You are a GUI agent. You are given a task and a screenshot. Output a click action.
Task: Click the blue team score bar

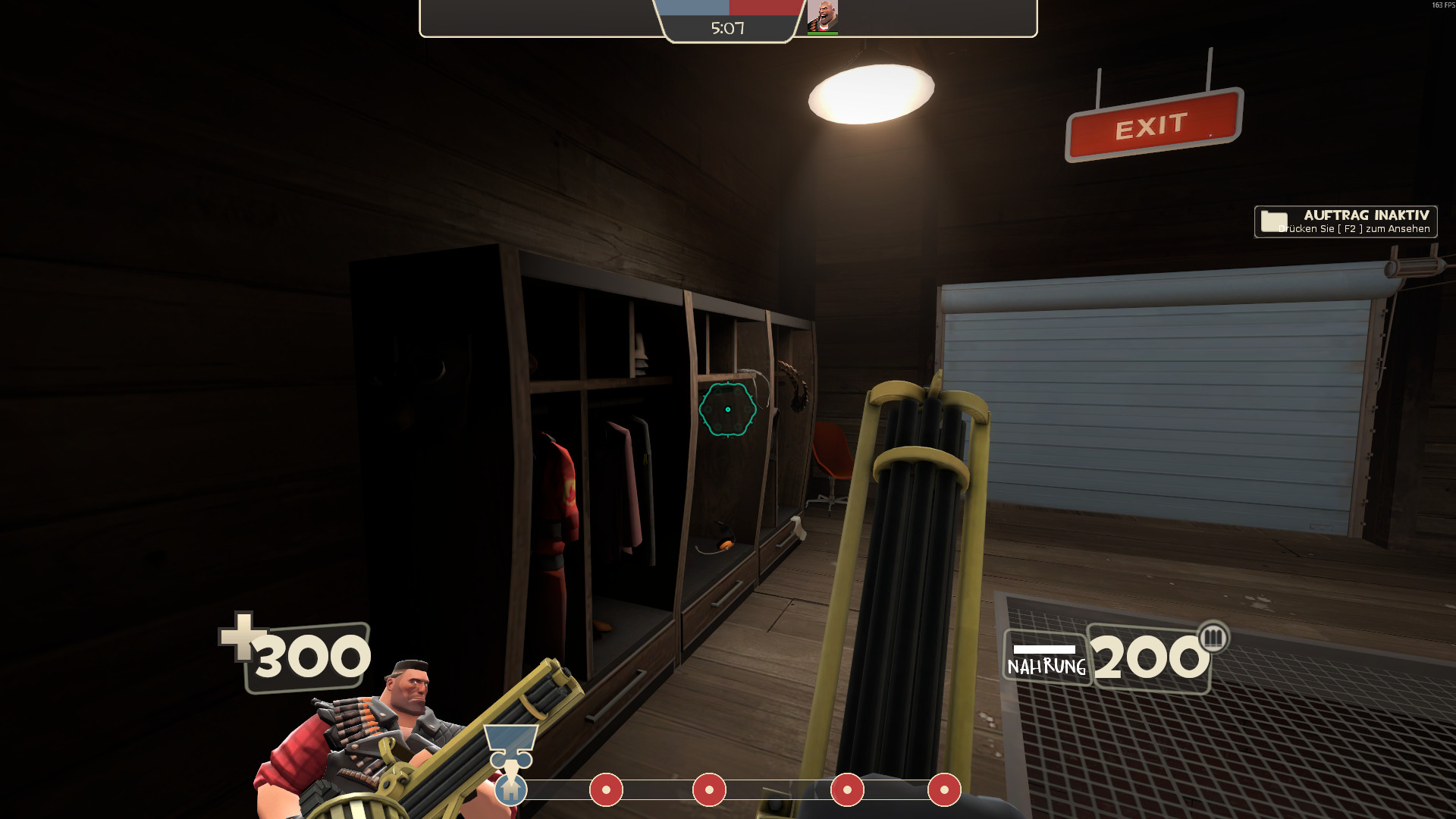click(x=694, y=10)
